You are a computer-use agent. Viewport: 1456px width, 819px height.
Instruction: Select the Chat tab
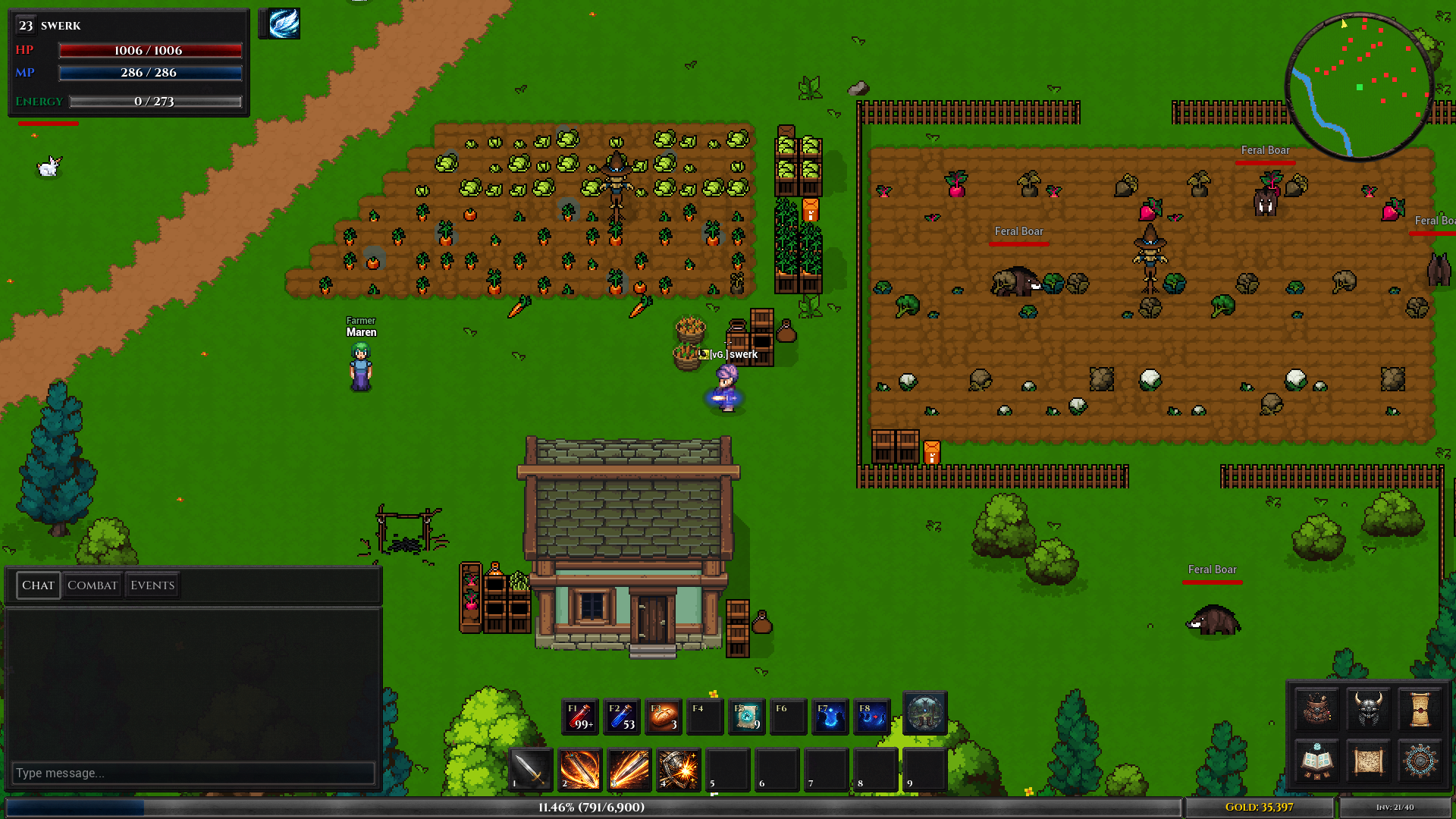click(x=38, y=585)
